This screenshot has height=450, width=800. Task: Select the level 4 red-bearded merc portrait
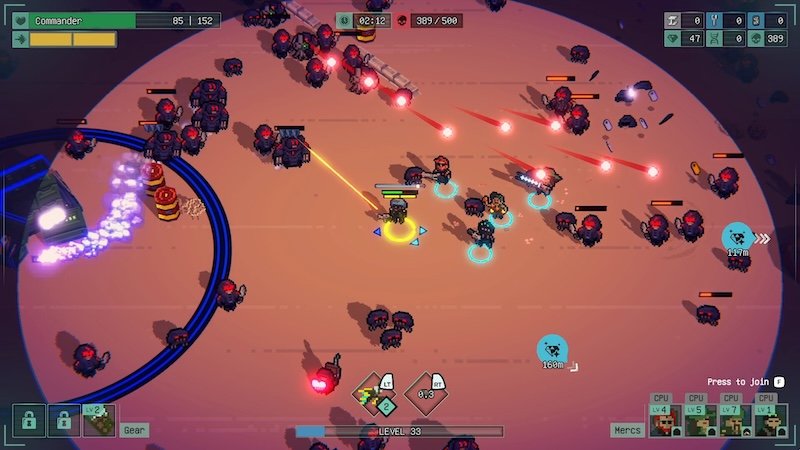(x=663, y=420)
